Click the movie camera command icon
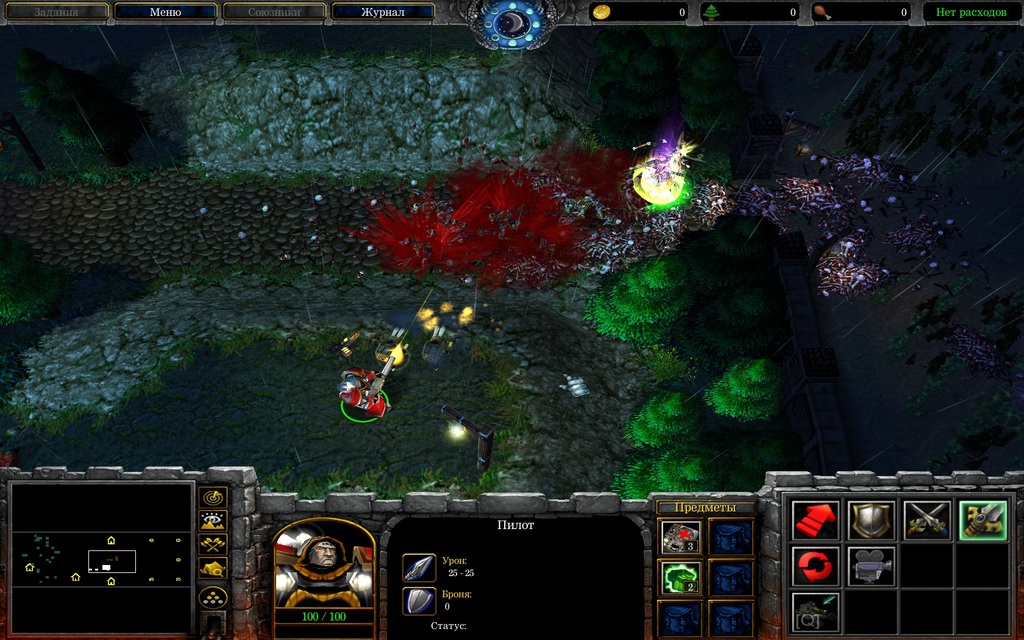The image size is (1024, 640). point(871,565)
